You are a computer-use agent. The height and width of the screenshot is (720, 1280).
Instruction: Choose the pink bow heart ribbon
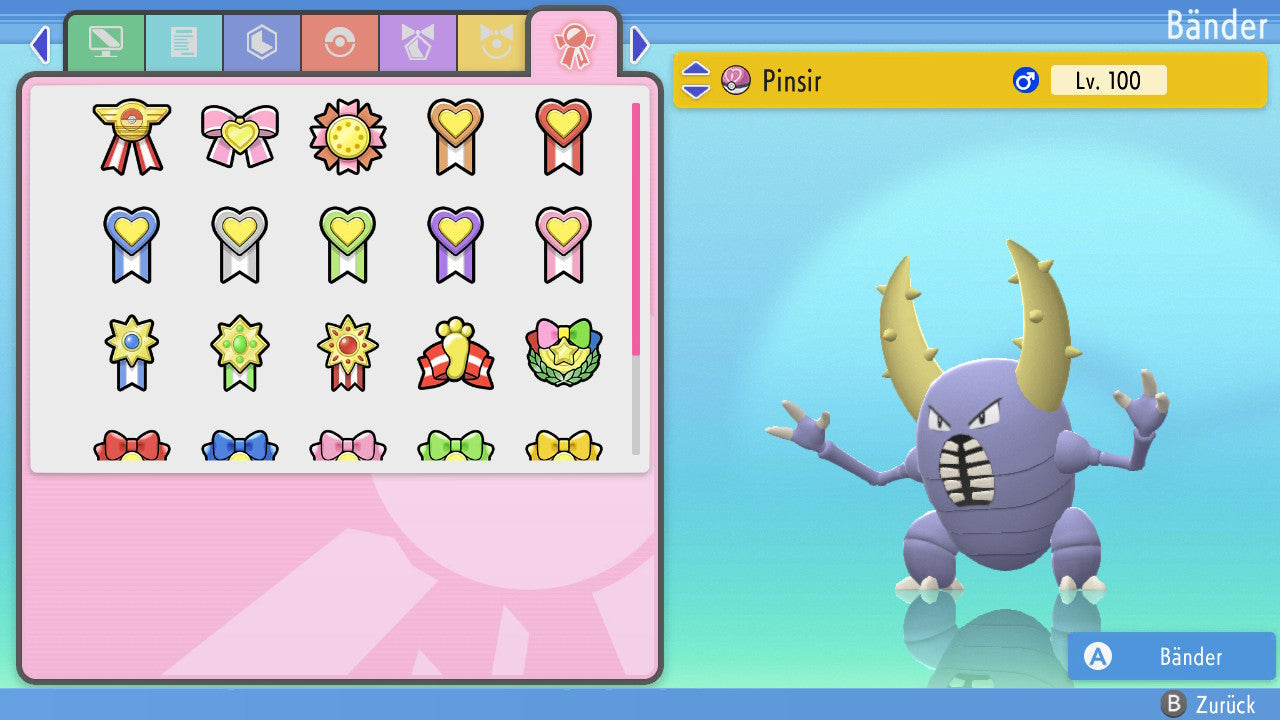click(x=240, y=136)
